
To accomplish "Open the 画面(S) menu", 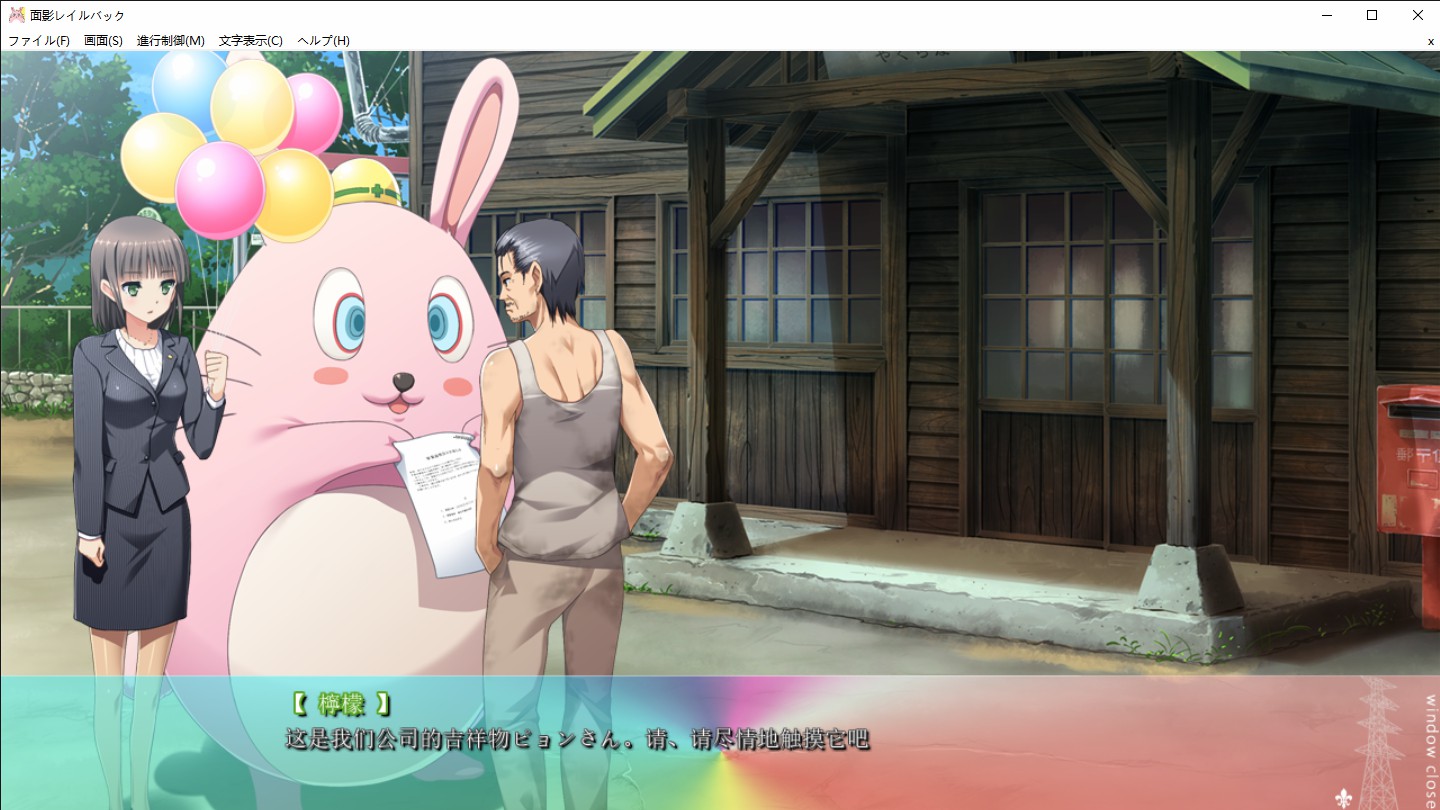I will click(x=103, y=41).
